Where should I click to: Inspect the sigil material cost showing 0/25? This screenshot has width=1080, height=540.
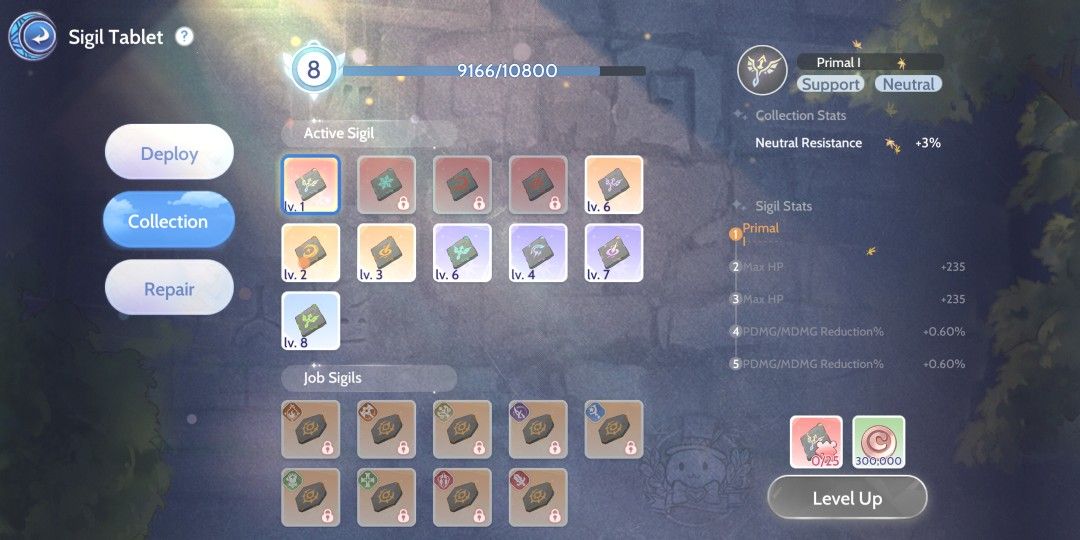tap(817, 442)
